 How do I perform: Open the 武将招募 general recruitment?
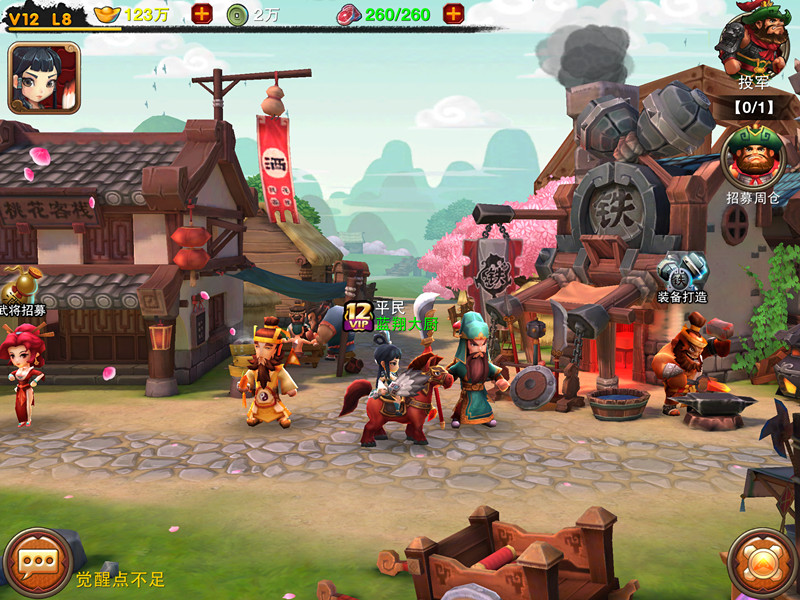click(18, 290)
